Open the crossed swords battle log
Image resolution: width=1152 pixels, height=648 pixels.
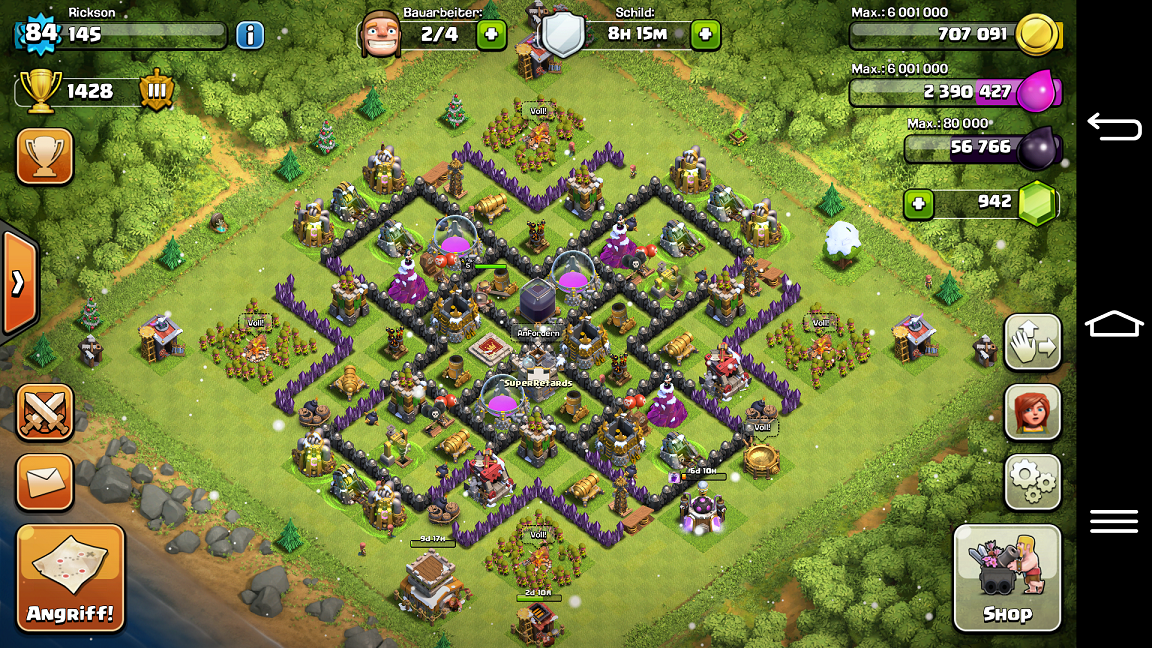[45, 412]
